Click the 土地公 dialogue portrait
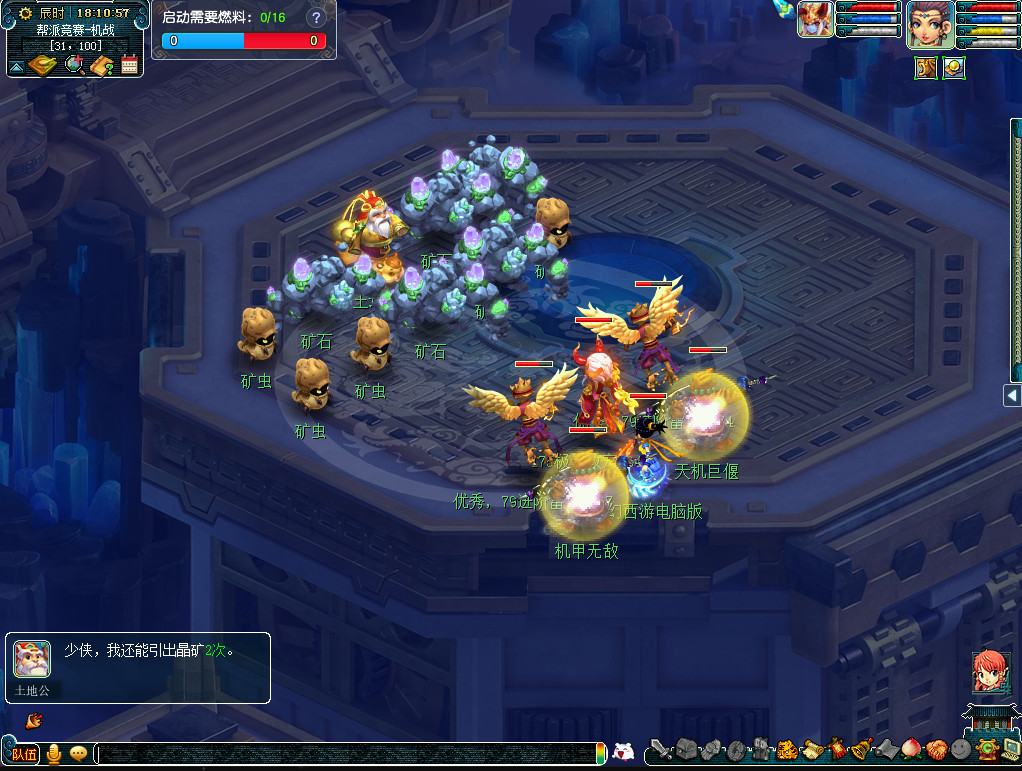 tap(32, 659)
